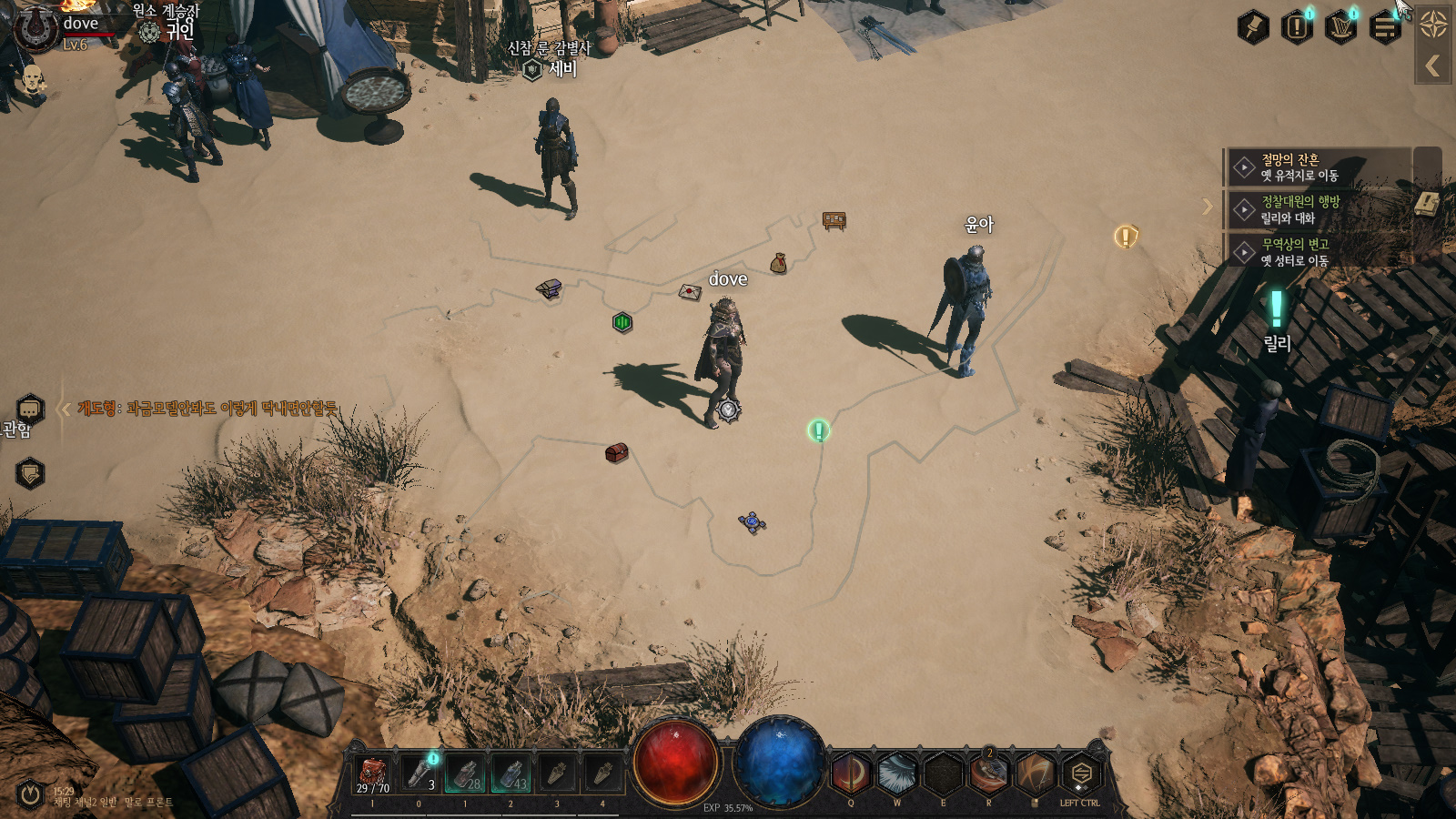Image resolution: width=1456 pixels, height=819 pixels.
Task: Open the main menu list icon
Action: 1385,27
